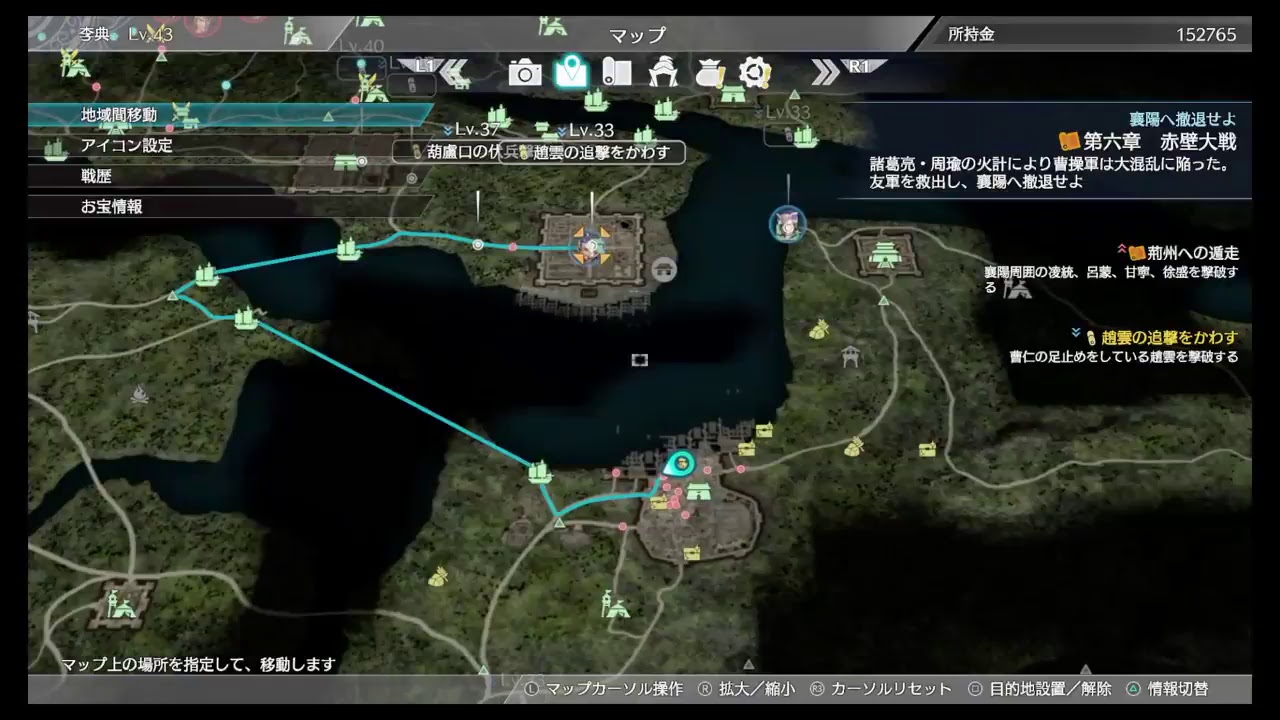Choose the 第六章 赤壁大戦 main quest entry
1280x720 pixels.
[1148, 141]
